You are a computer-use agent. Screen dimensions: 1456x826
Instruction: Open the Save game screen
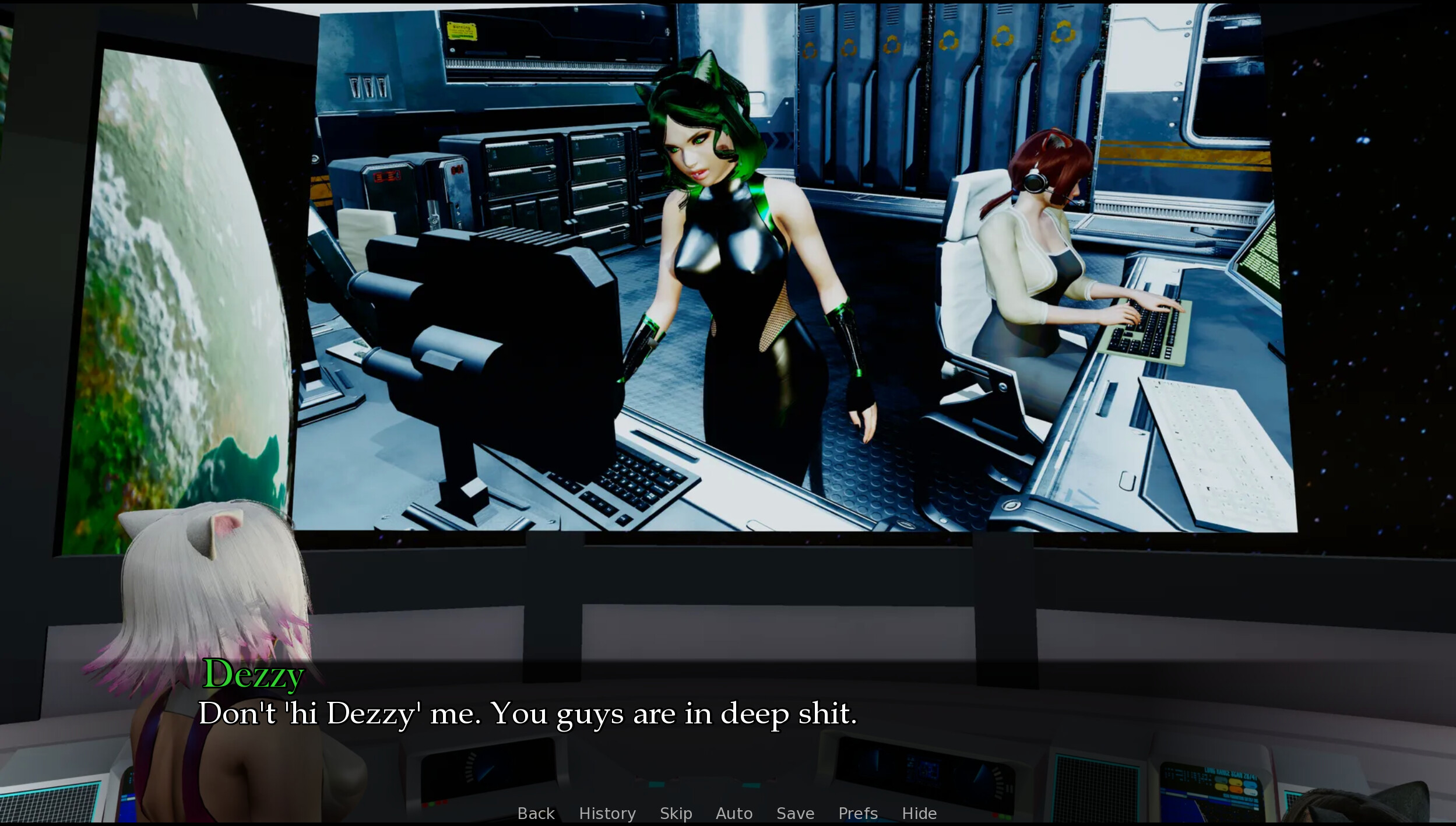[x=795, y=813]
